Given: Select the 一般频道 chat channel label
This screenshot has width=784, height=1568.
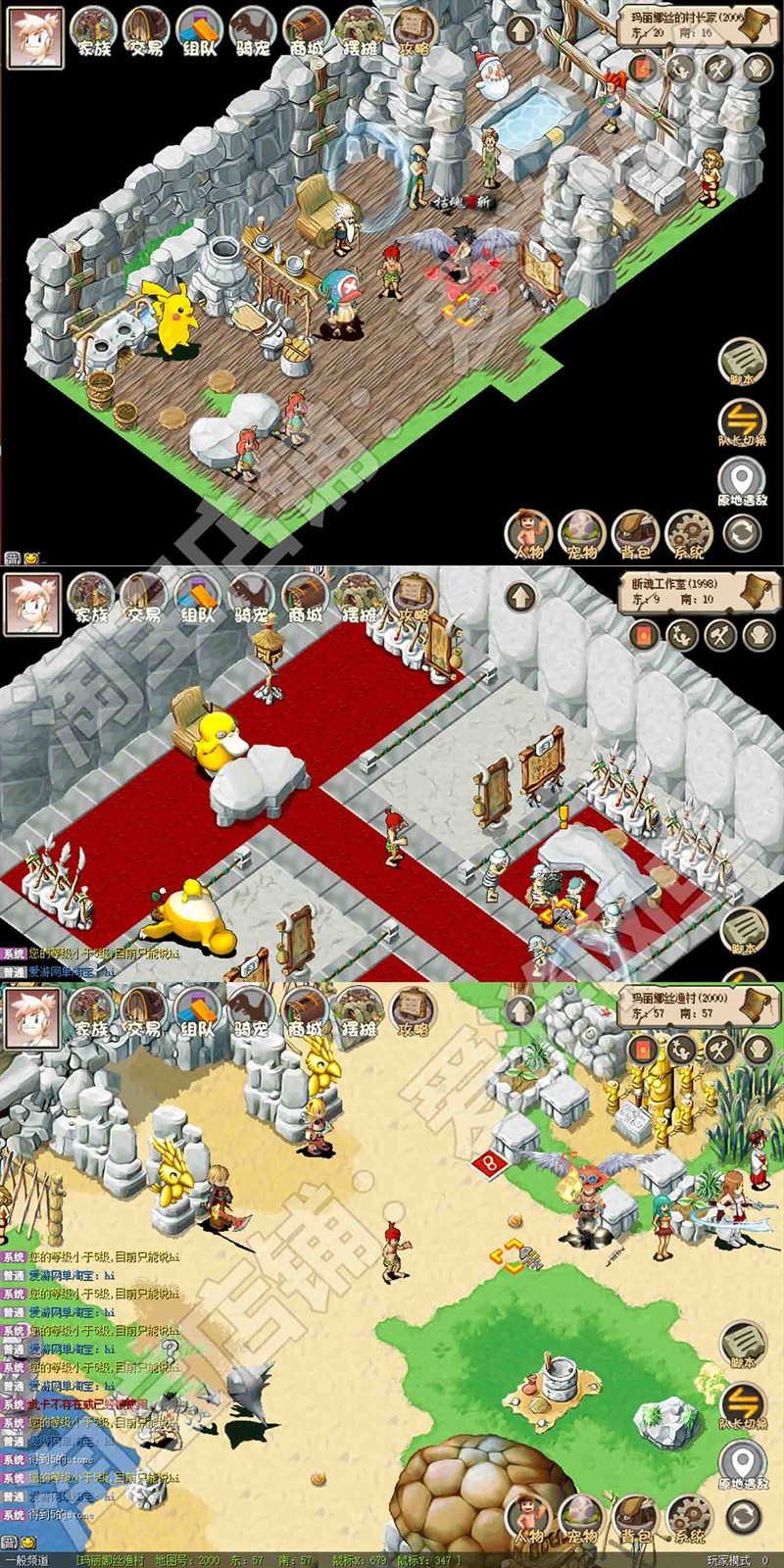Looking at the screenshot, I should point(26,1560).
